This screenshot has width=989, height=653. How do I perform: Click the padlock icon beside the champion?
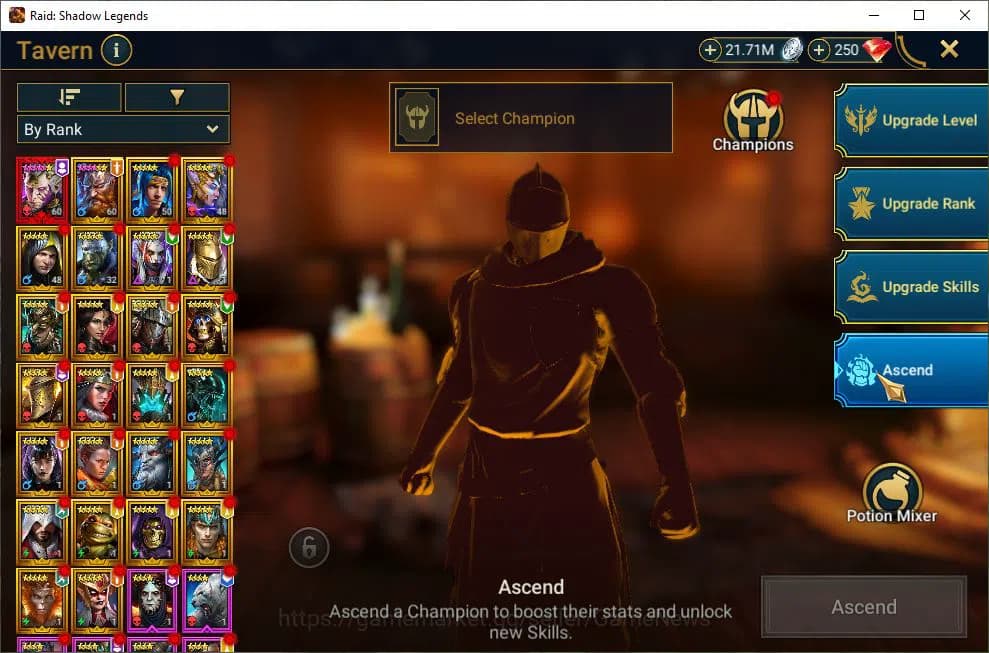click(x=309, y=547)
